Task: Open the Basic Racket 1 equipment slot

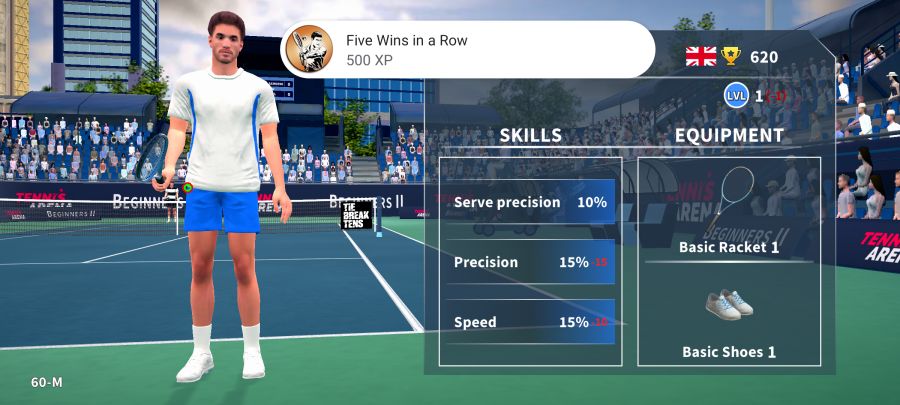Action: [729, 212]
